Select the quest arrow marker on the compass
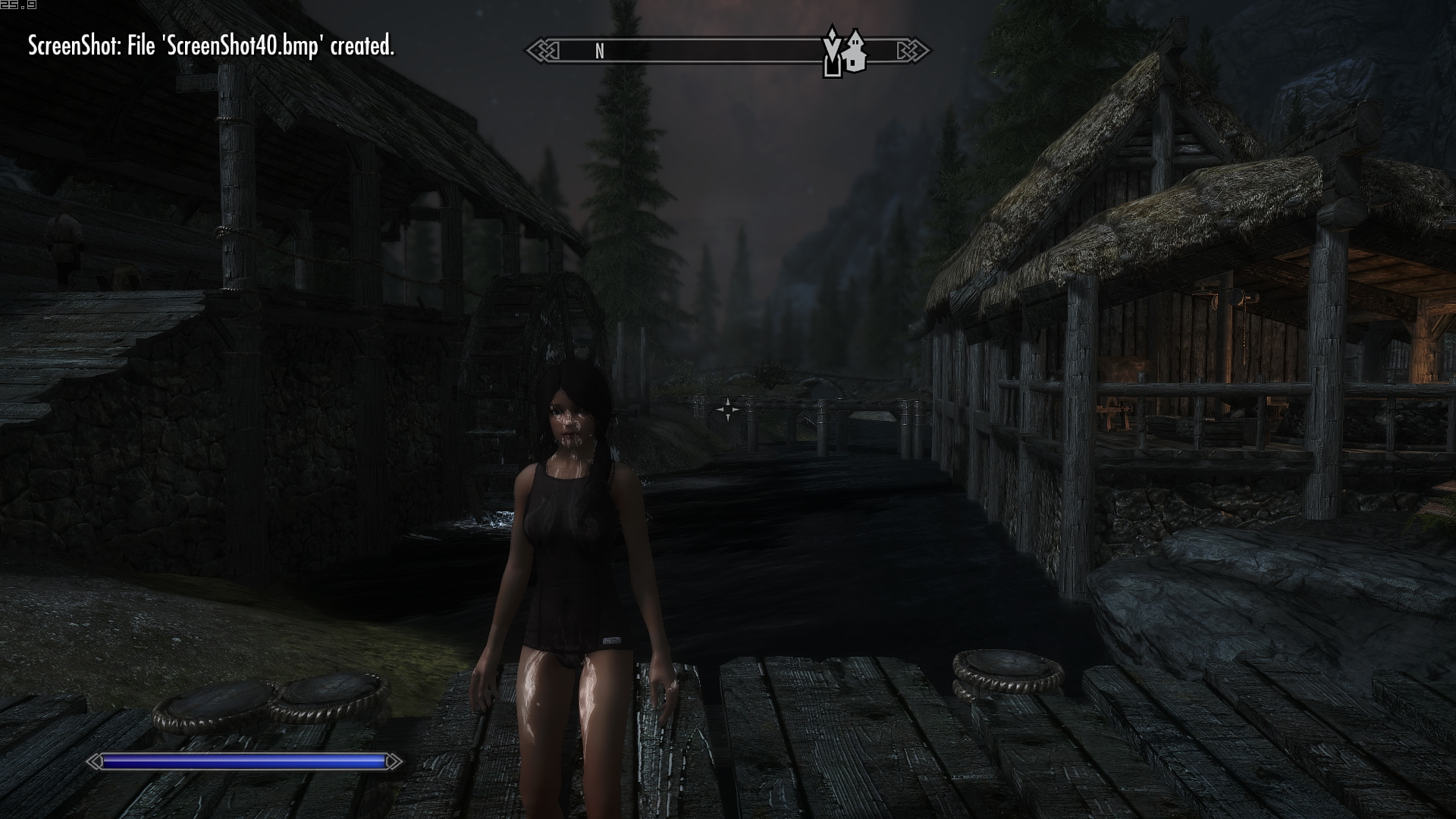1456x819 pixels. (832, 52)
